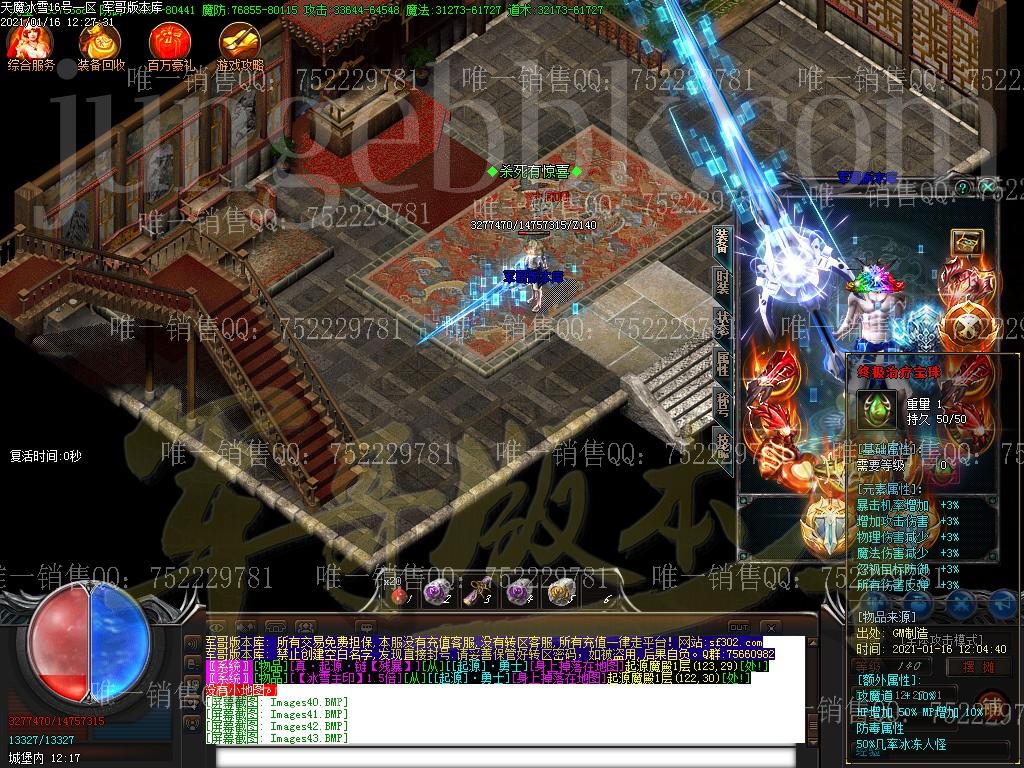The height and width of the screenshot is (768, 1024).
Task: Open the 游戏攻略 game guide icon
Action: 238,43
